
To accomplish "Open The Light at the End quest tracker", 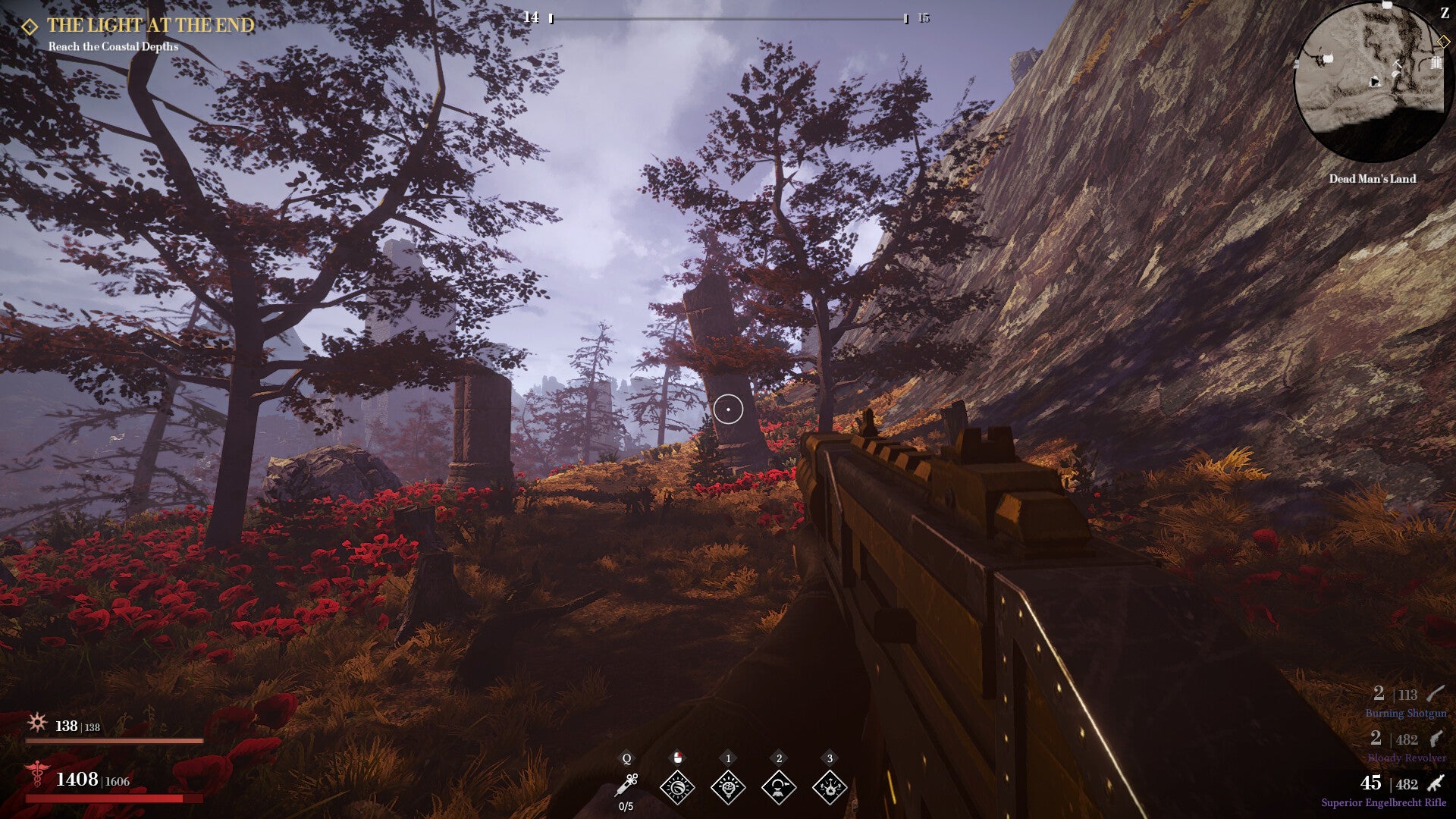I will point(150,26).
